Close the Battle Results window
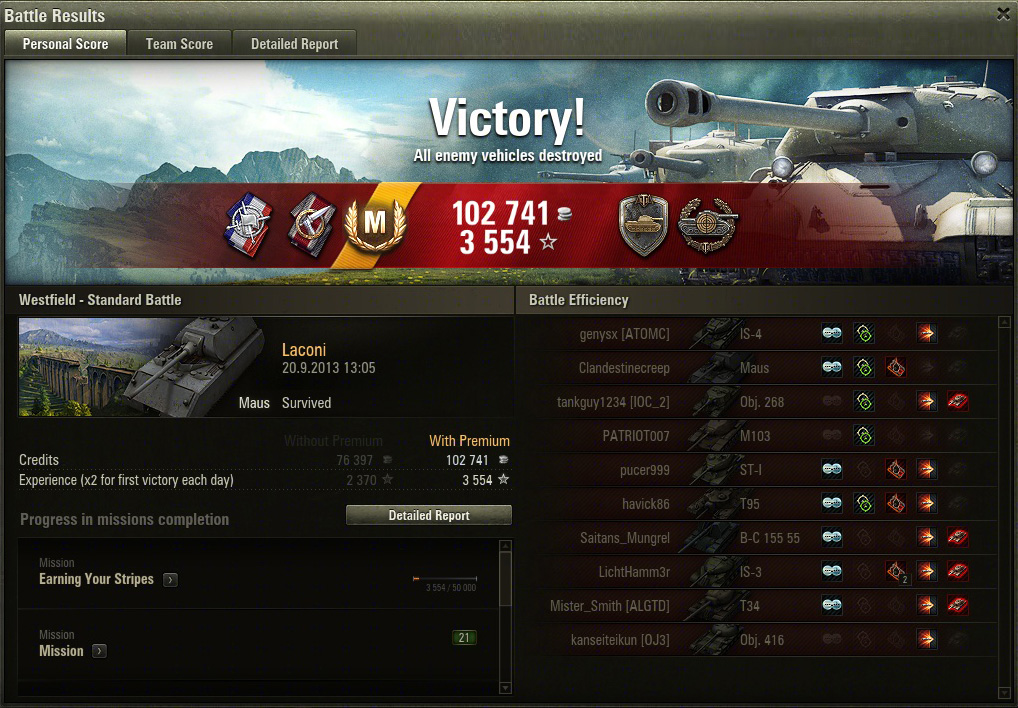 [x=1003, y=14]
